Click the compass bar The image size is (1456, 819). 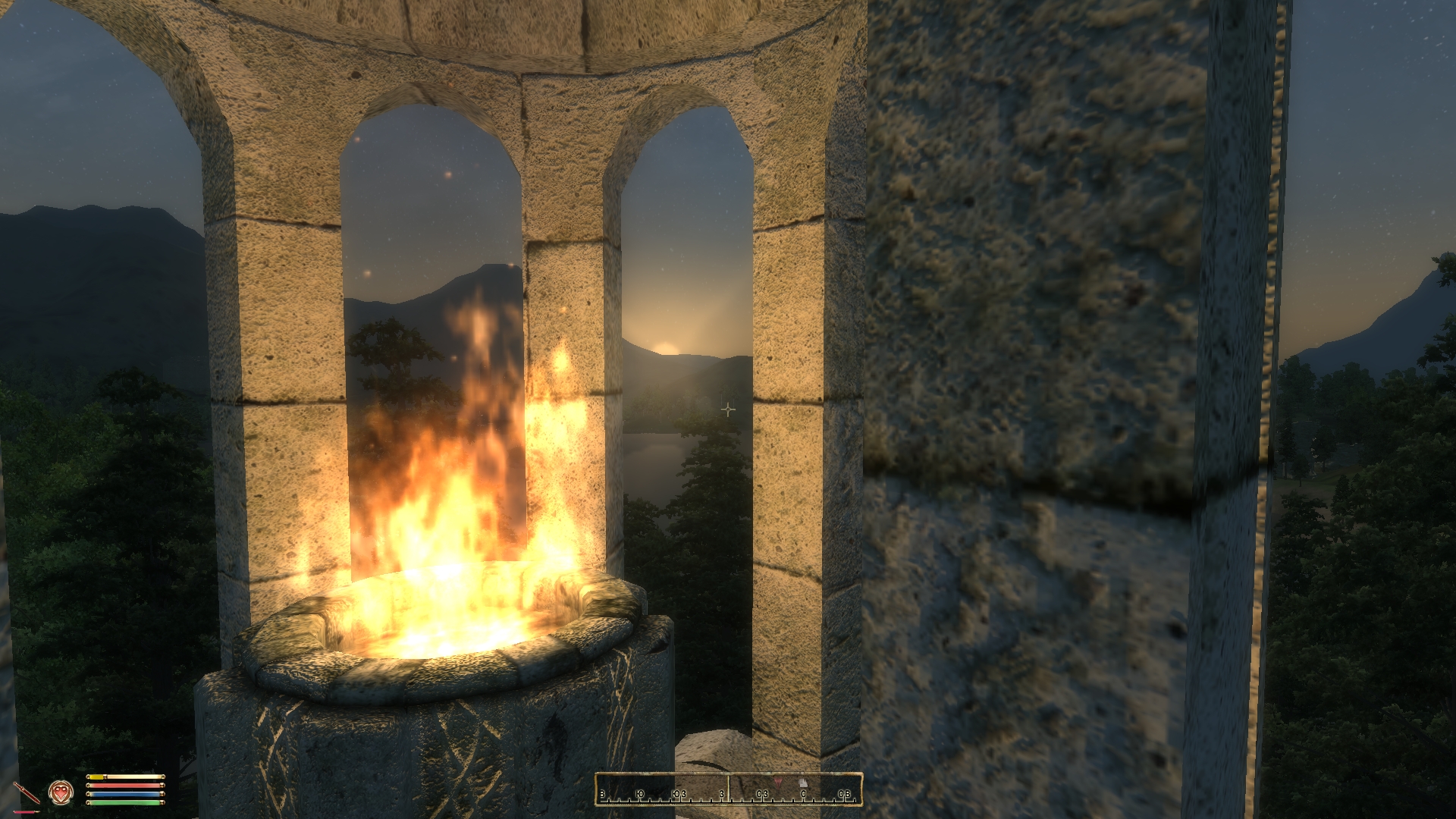pos(728,789)
